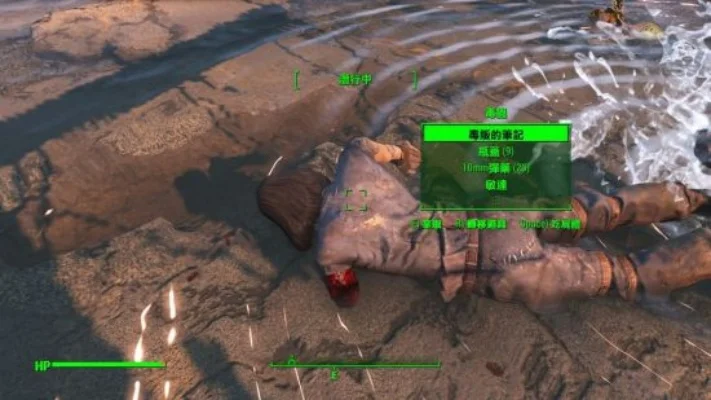Select the 10mm彈藥 ammo entry
Image resolution: width=711 pixels, height=400 pixels.
(495, 168)
